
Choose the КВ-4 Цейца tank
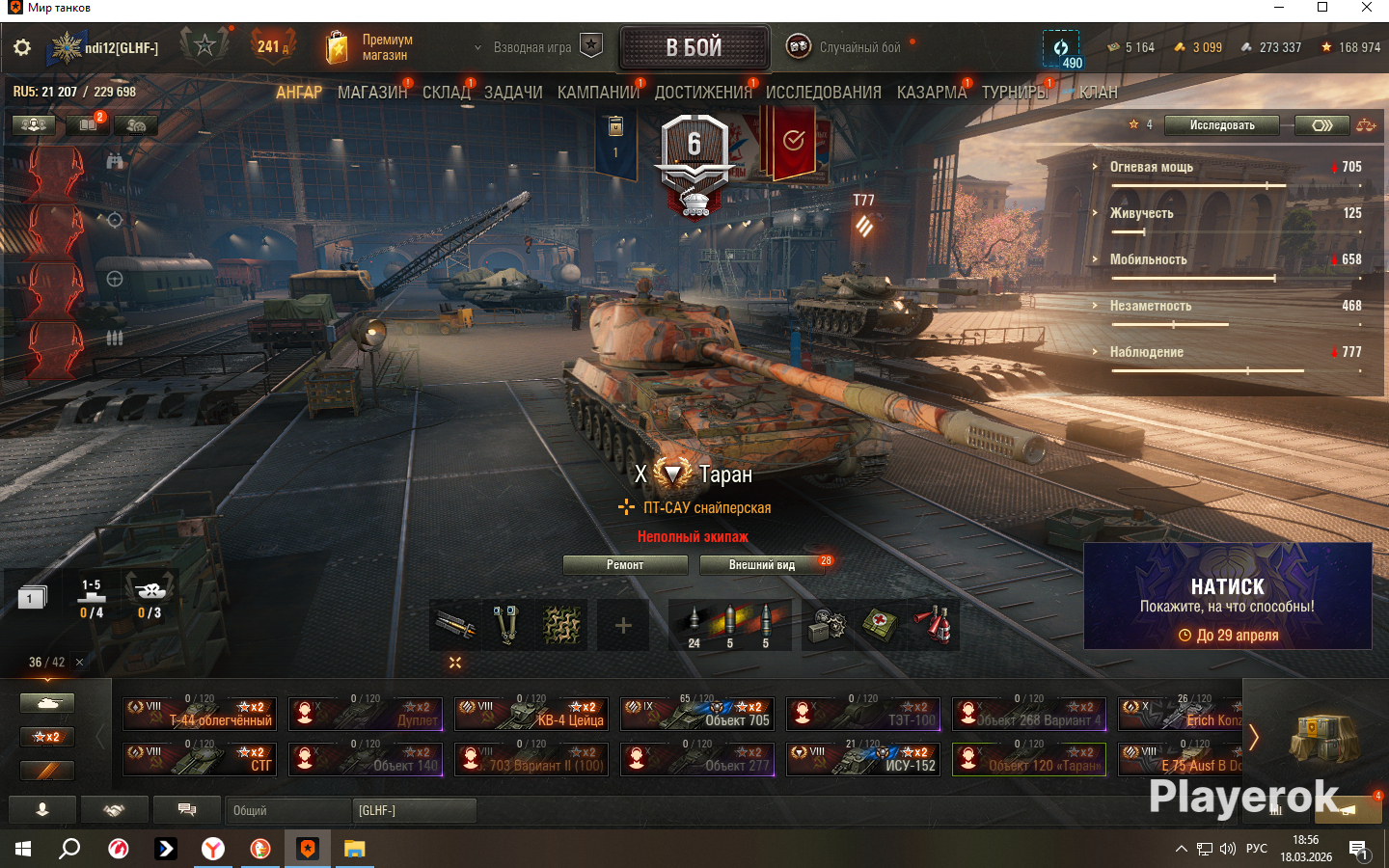pos(531,714)
